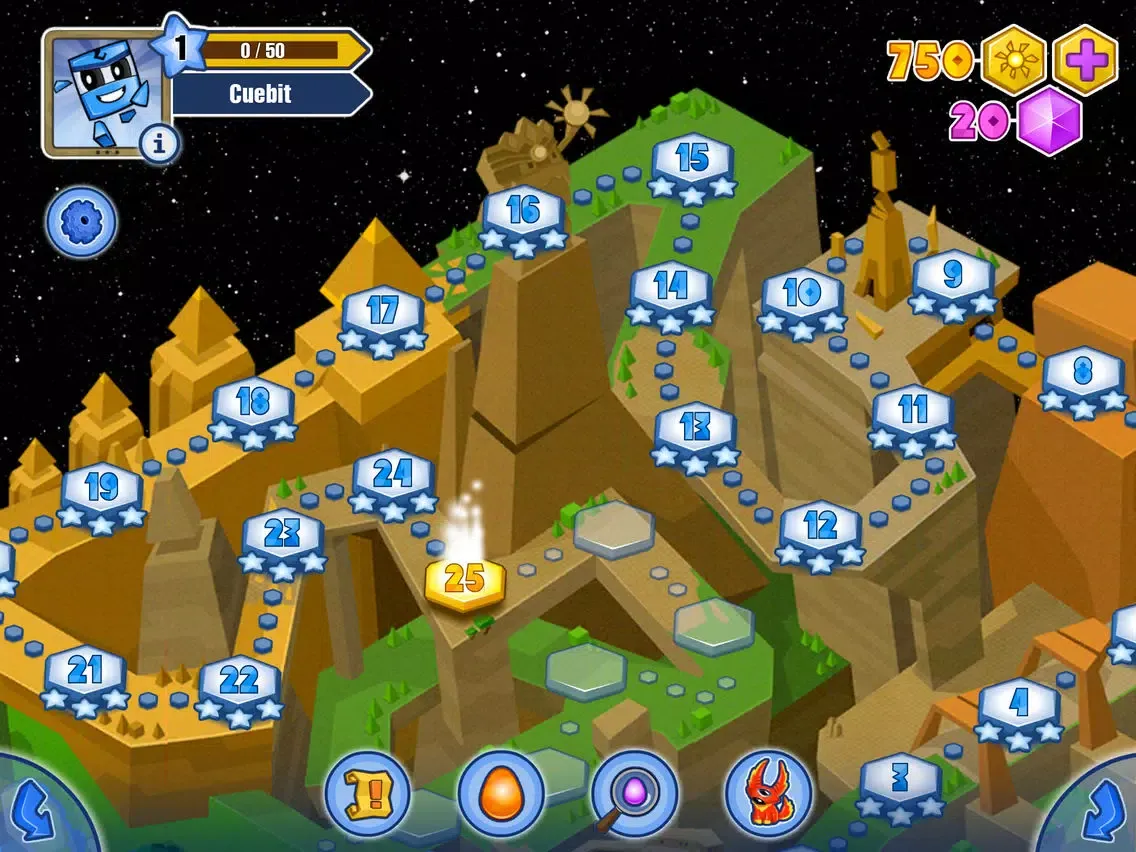Select level 16 on the map
Image resolution: width=1136 pixels, height=852 pixels.
524,216
